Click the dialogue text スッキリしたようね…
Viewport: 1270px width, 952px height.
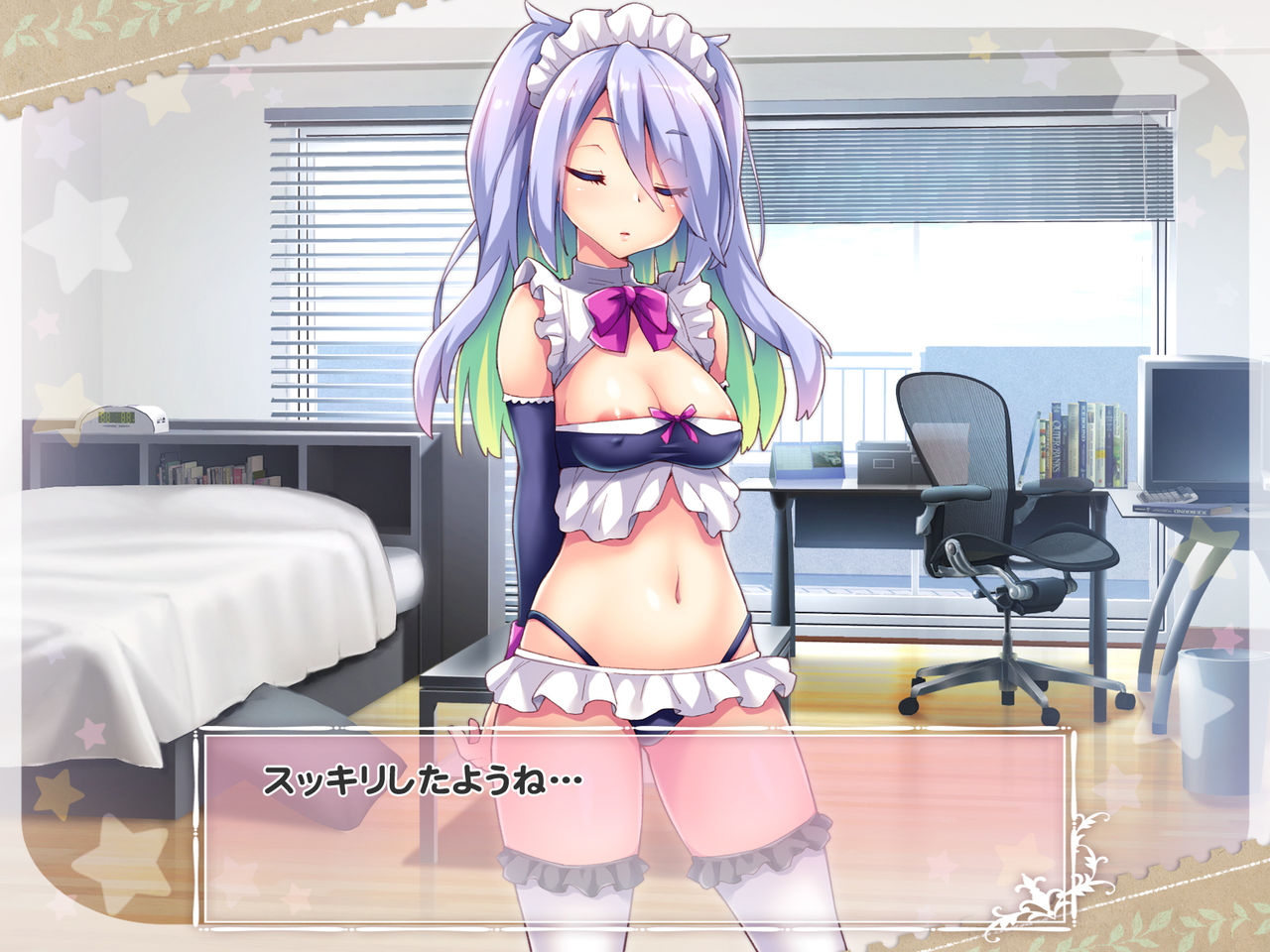(425, 776)
